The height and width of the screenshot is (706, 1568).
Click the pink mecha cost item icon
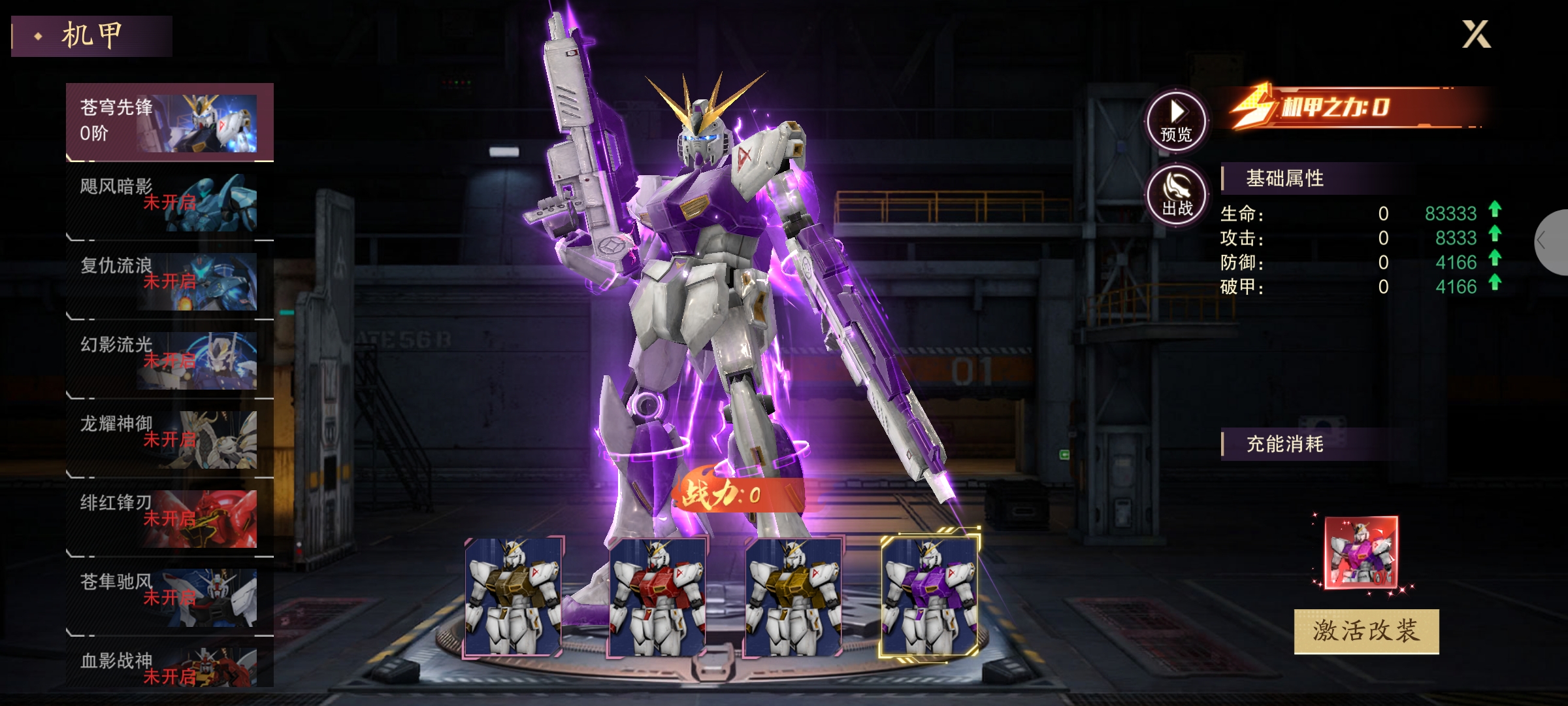[x=1361, y=552]
